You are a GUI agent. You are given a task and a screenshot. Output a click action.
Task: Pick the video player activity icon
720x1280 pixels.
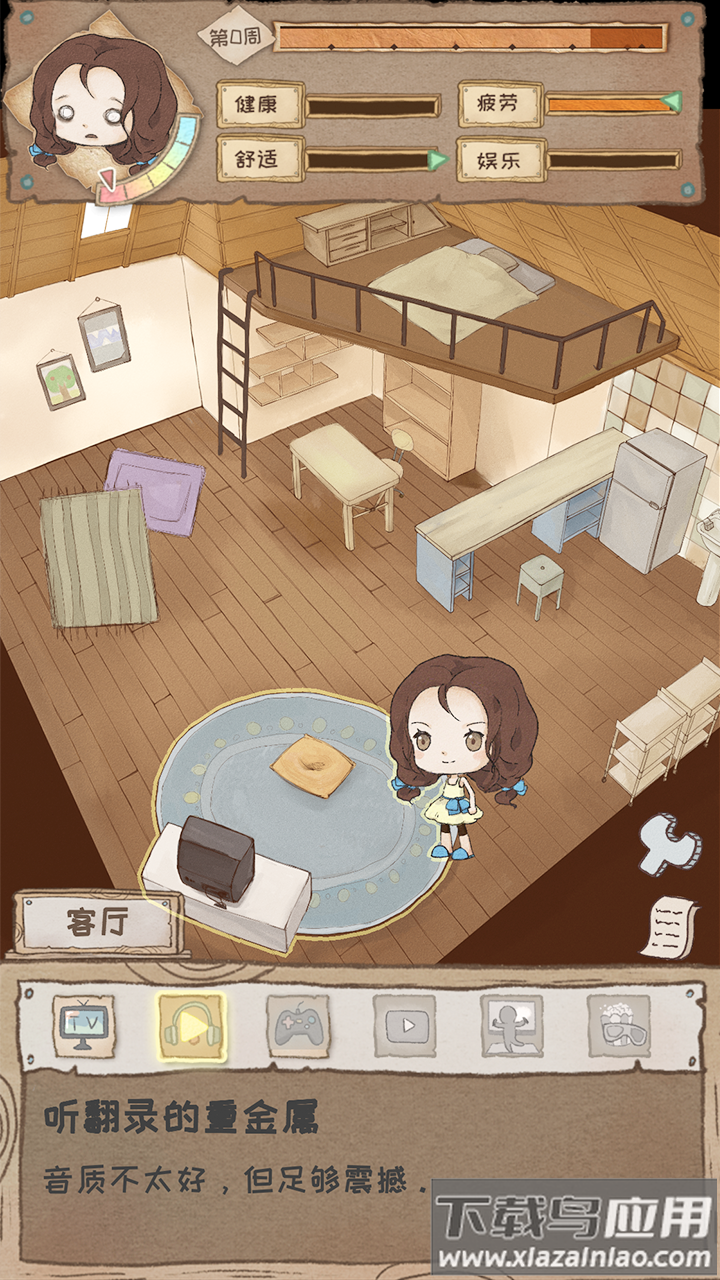point(405,1026)
